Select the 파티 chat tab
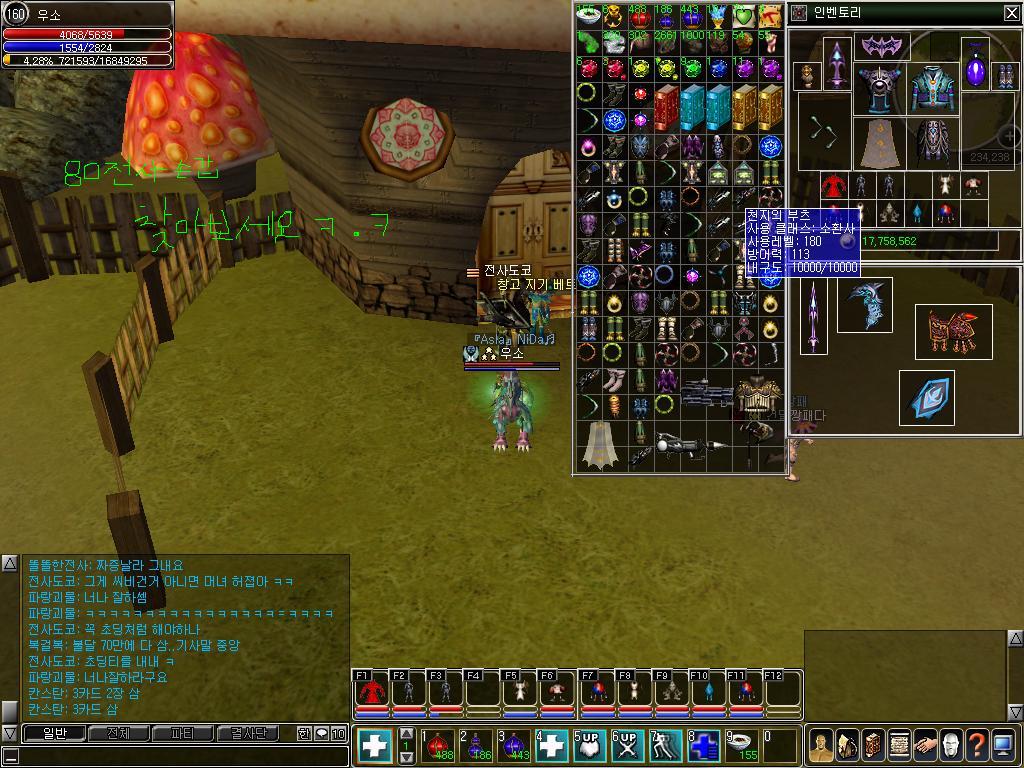 click(x=183, y=734)
